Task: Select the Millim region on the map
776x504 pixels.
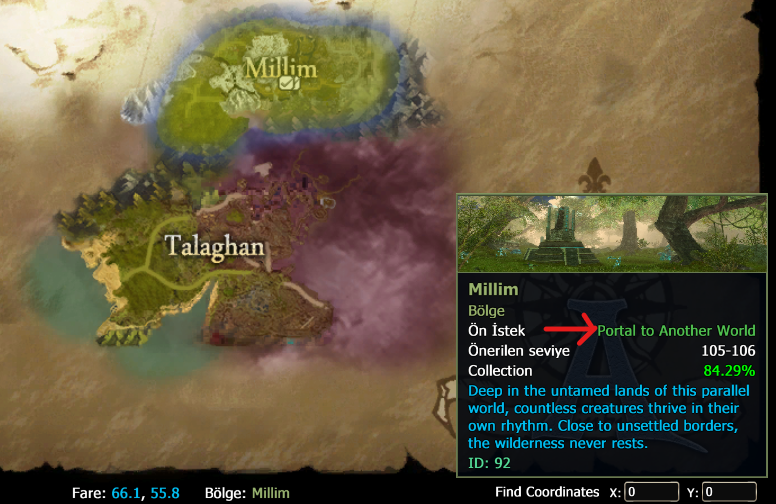Action: click(x=280, y=68)
